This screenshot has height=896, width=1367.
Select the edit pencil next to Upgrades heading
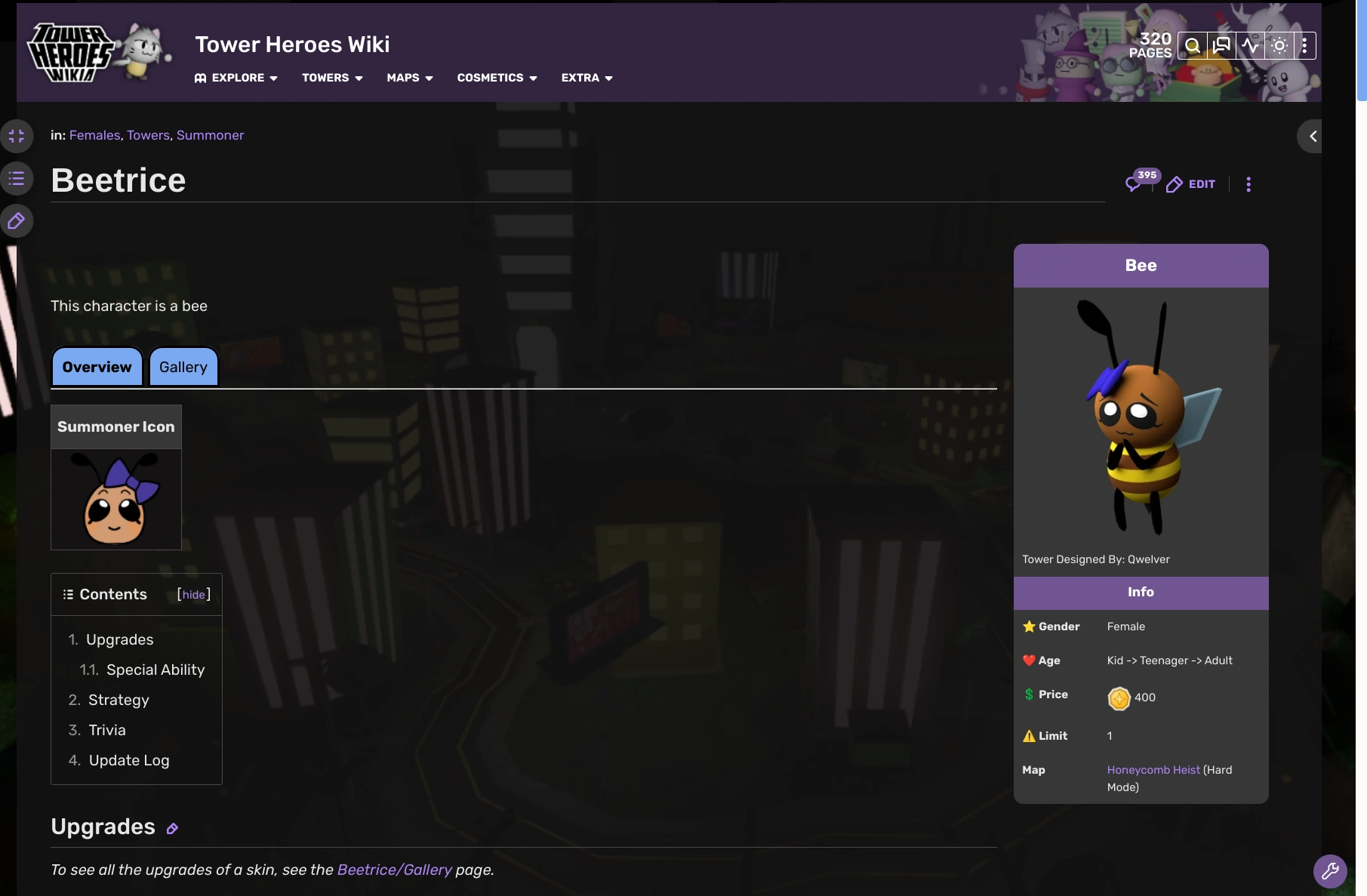click(x=172, y=829)
